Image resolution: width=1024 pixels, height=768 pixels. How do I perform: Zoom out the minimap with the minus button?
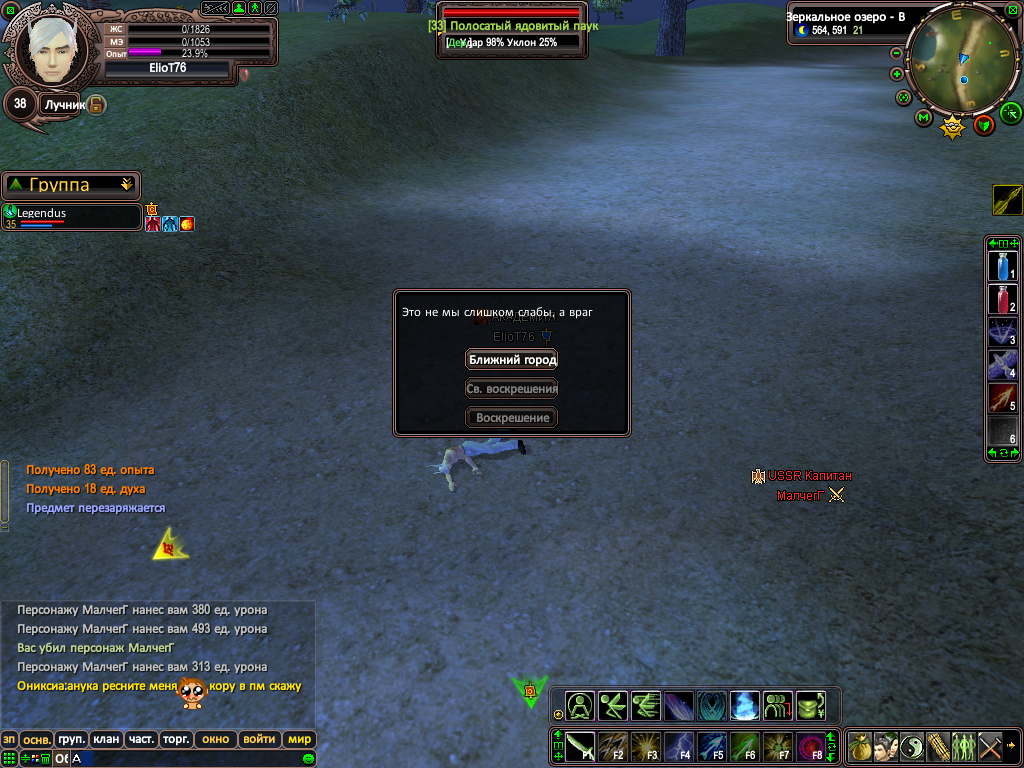tap(896, 53)
